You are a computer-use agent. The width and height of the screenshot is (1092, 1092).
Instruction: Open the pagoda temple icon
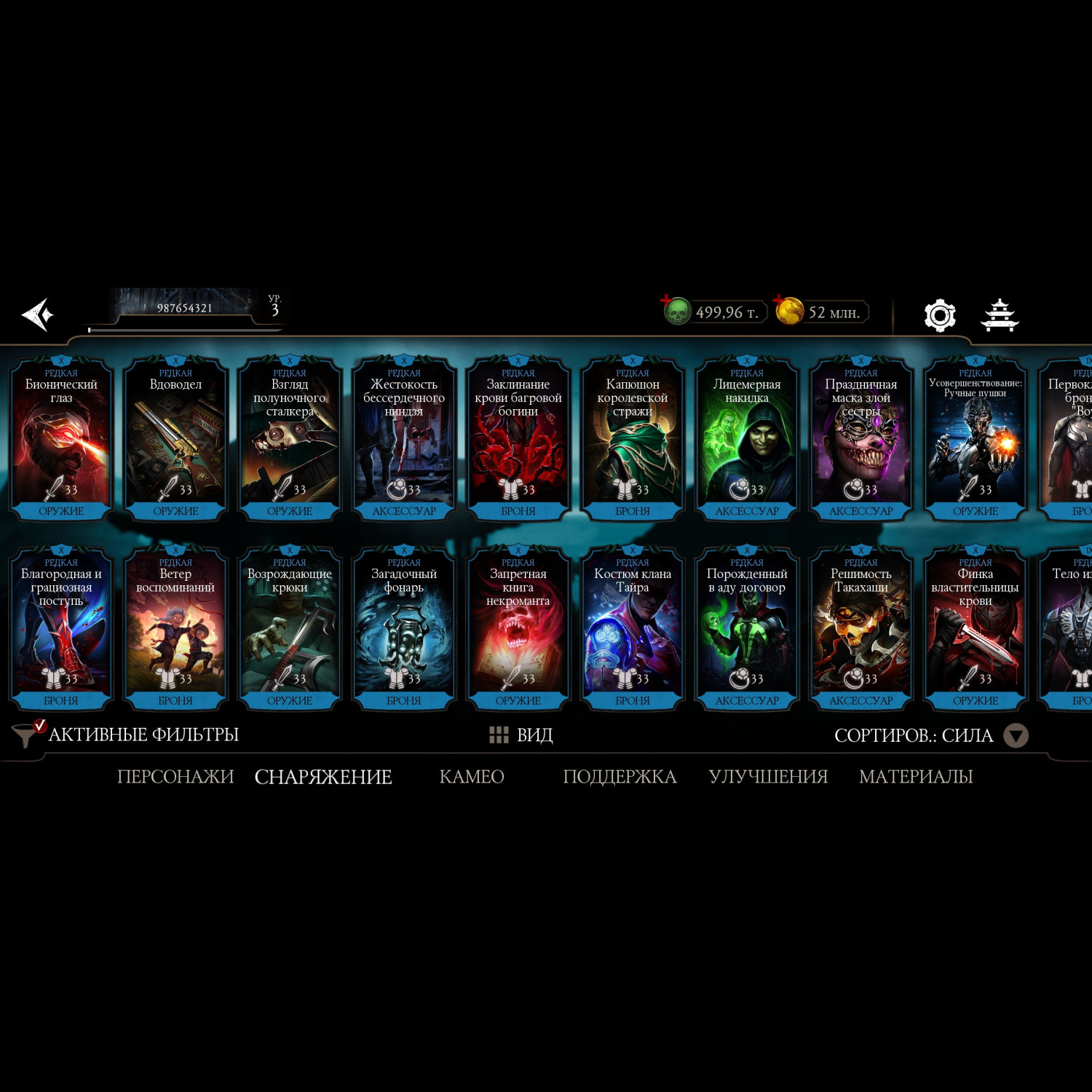pos(1000,315)
